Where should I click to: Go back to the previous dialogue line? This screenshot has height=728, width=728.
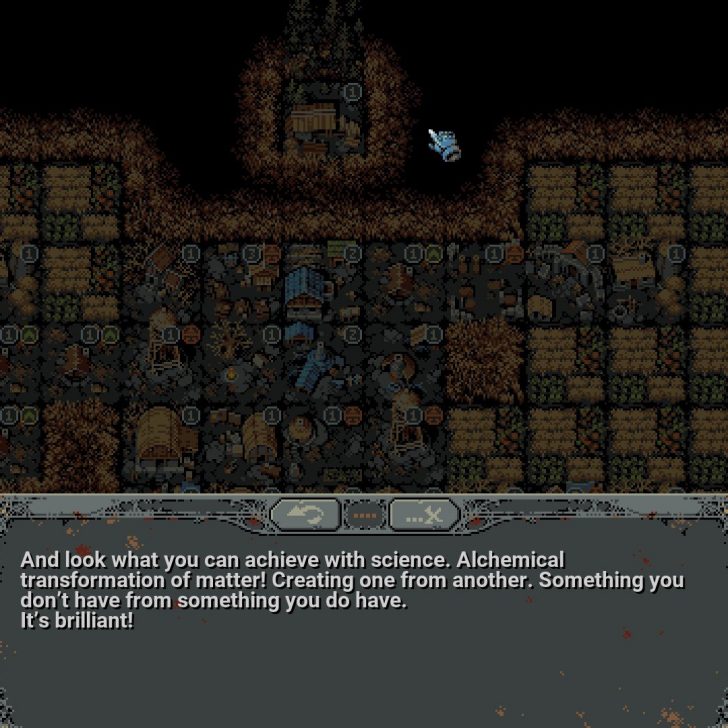coord(304,515)
